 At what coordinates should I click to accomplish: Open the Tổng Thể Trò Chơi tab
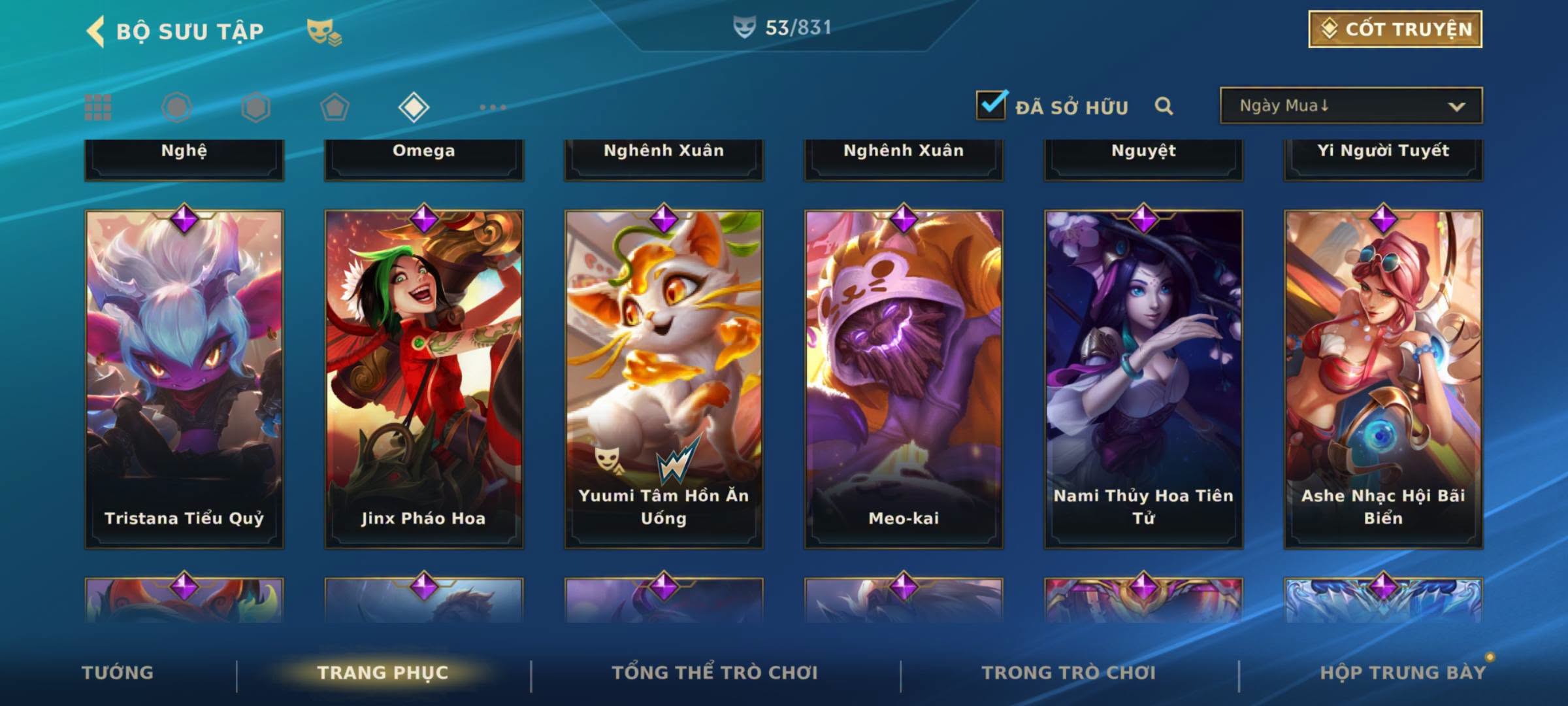[x=715, y=673]
